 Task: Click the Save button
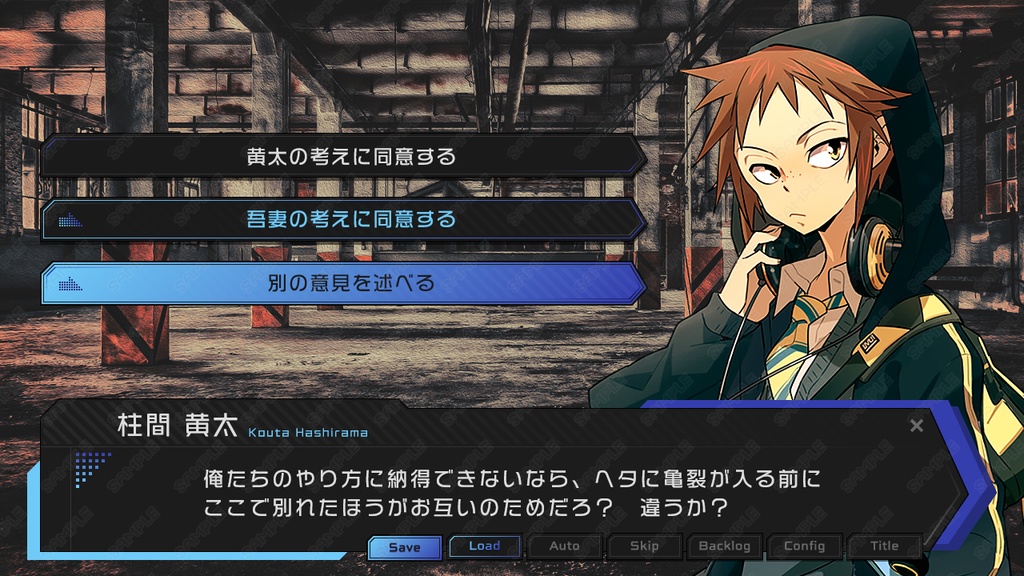tap(404, 547)
